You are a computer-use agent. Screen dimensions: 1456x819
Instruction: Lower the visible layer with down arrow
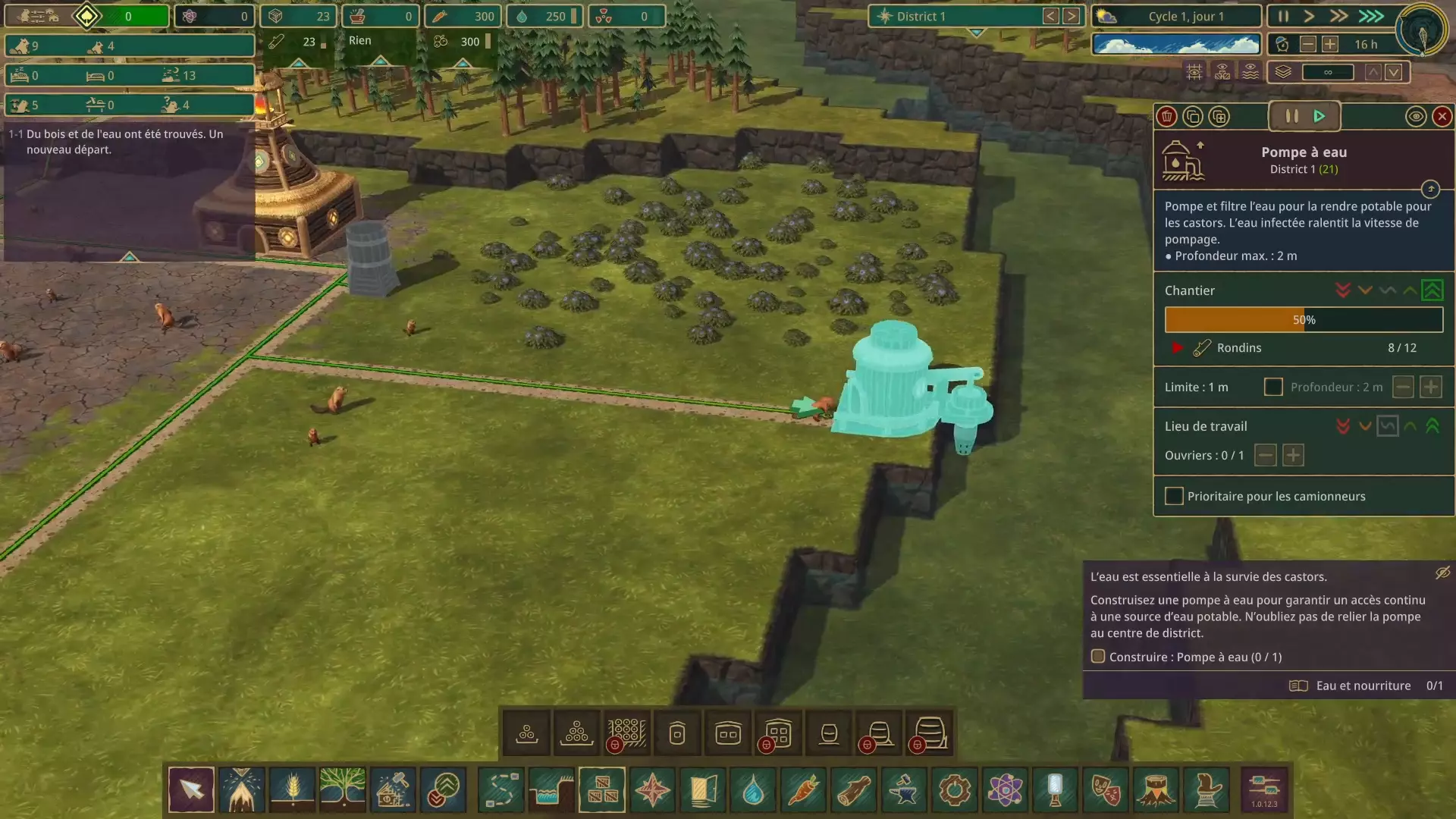[1394, 72]
